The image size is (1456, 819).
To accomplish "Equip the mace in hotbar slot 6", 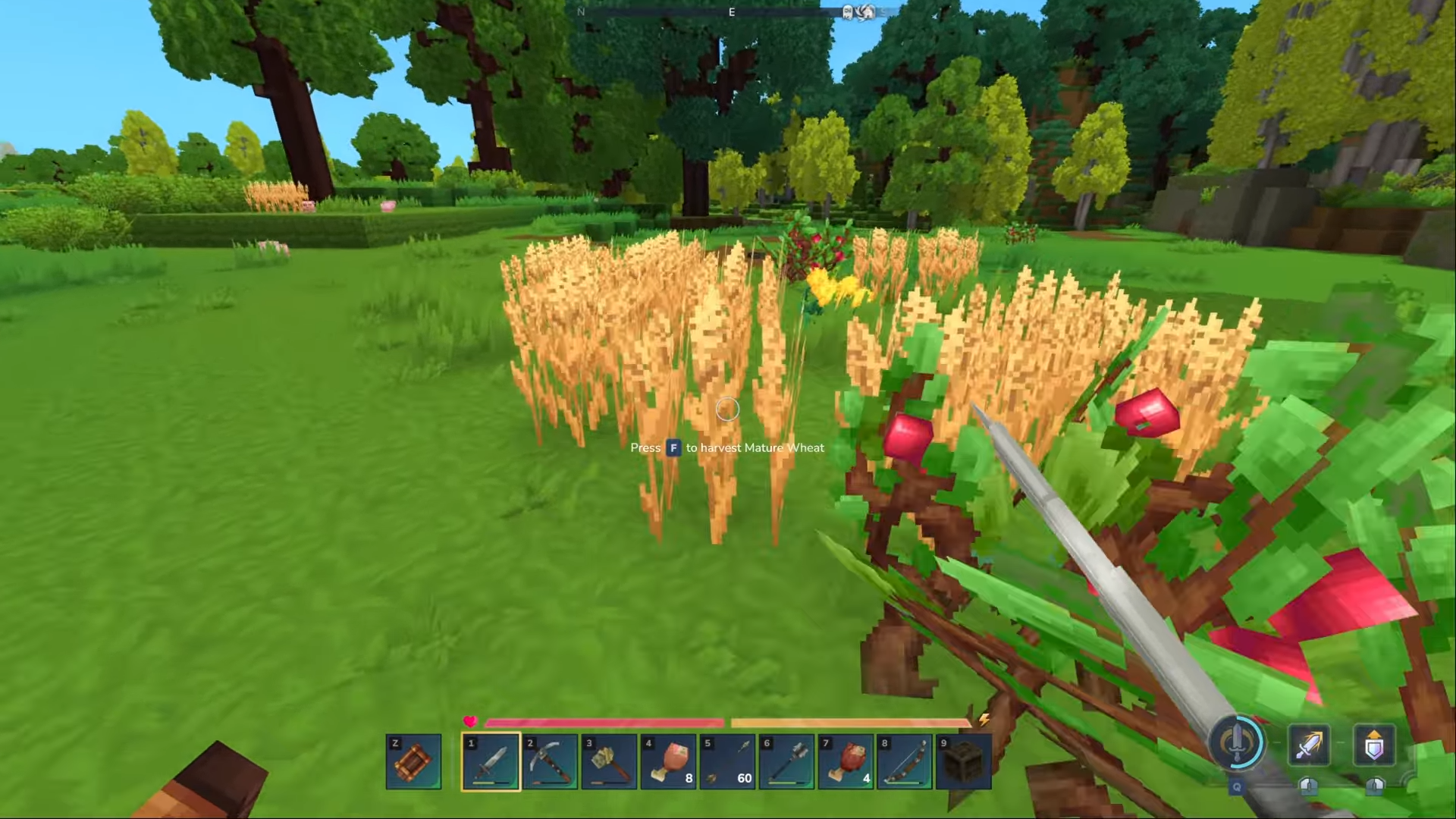I will coord(786,761).
